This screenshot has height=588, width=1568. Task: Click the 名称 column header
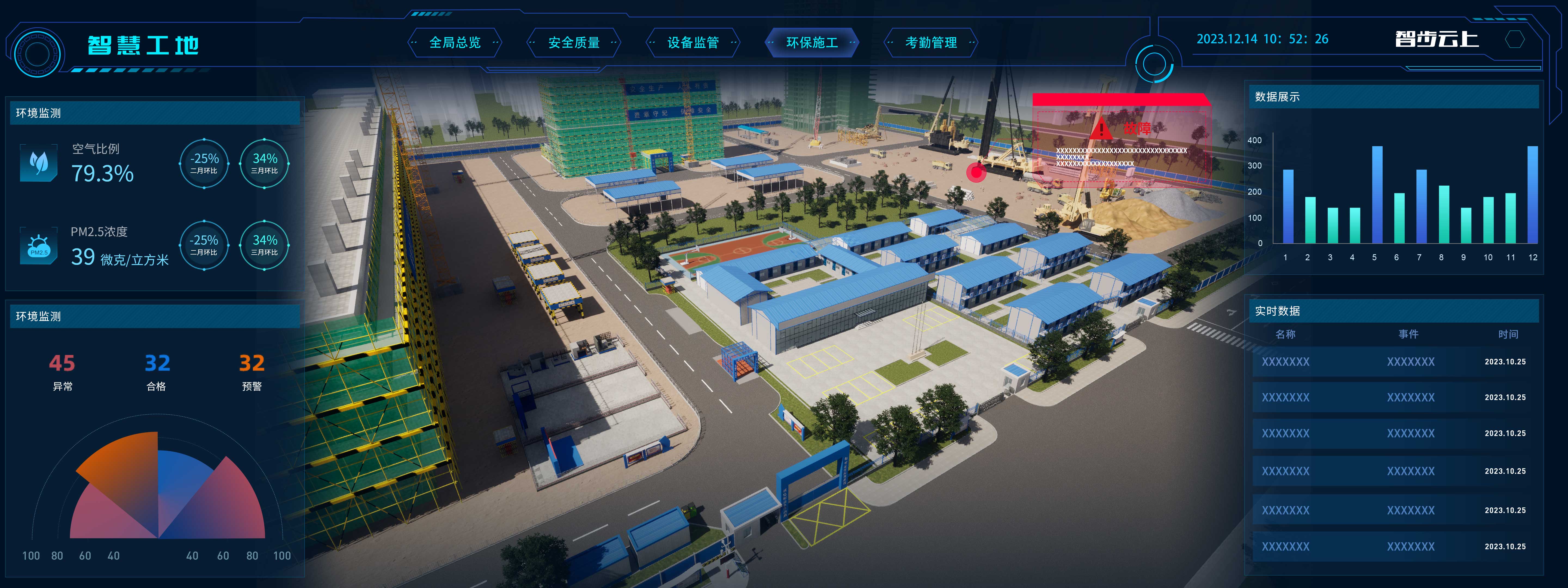click(1285, 334)
